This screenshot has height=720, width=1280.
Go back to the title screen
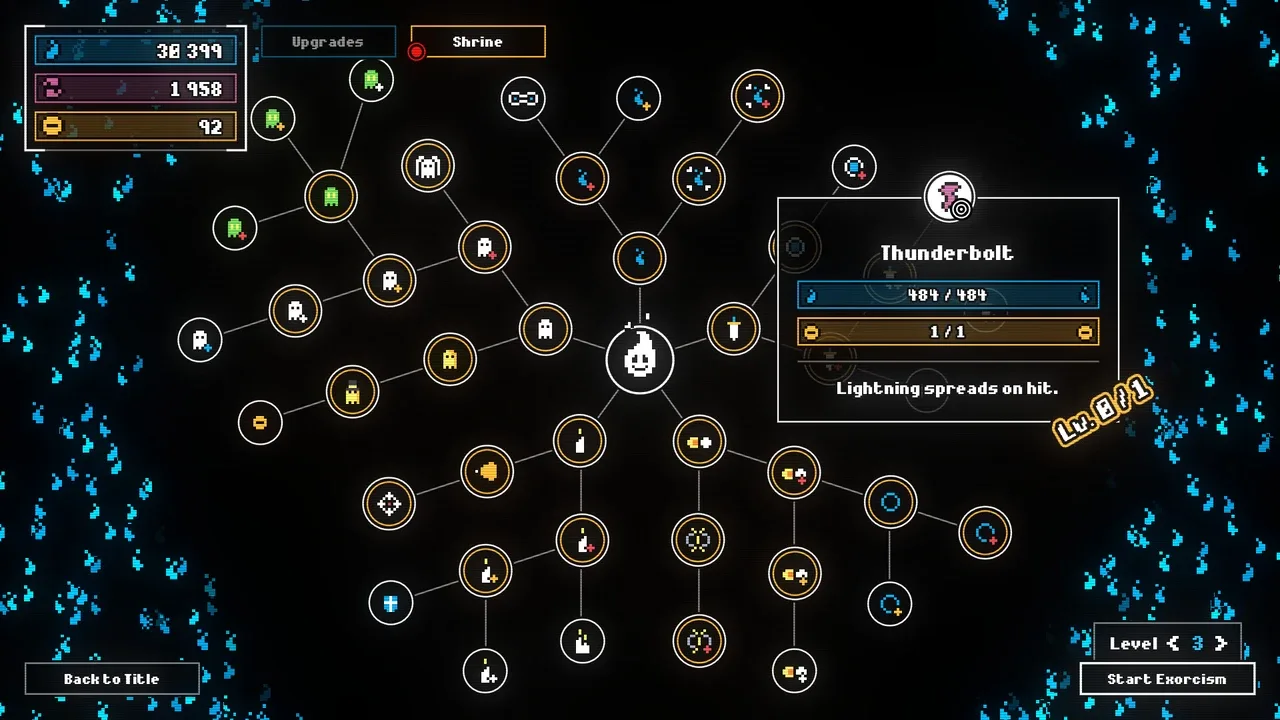click(112, 679)
